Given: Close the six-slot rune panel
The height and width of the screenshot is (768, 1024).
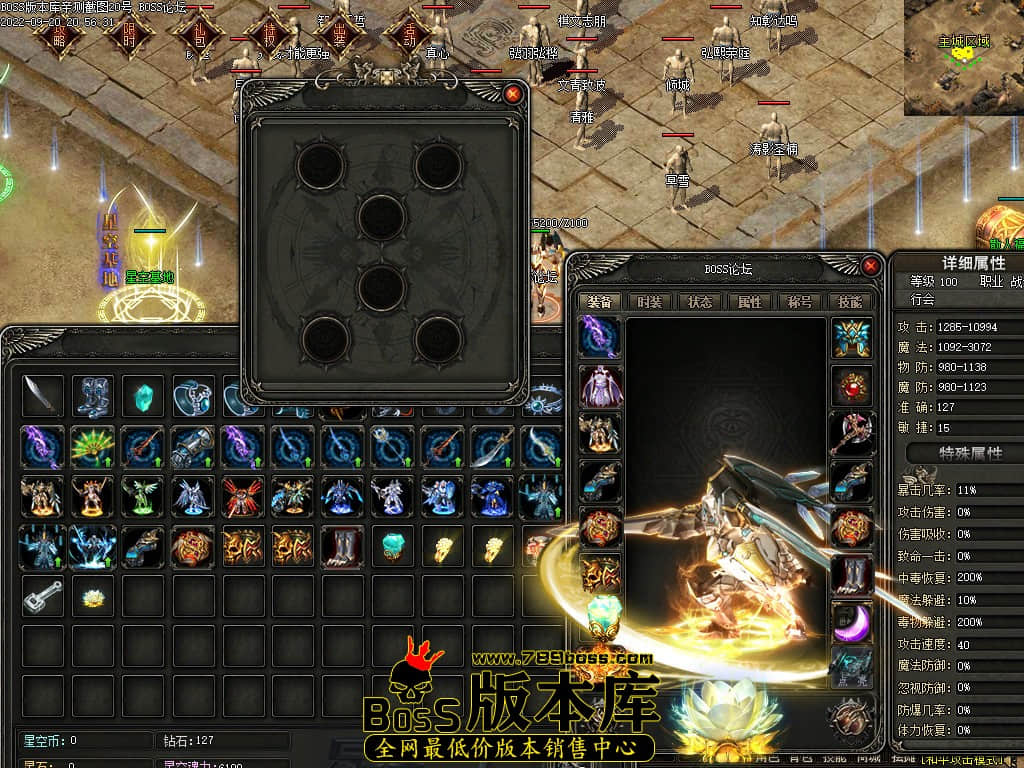Looking at the screenshot, I should pos(513,94).
